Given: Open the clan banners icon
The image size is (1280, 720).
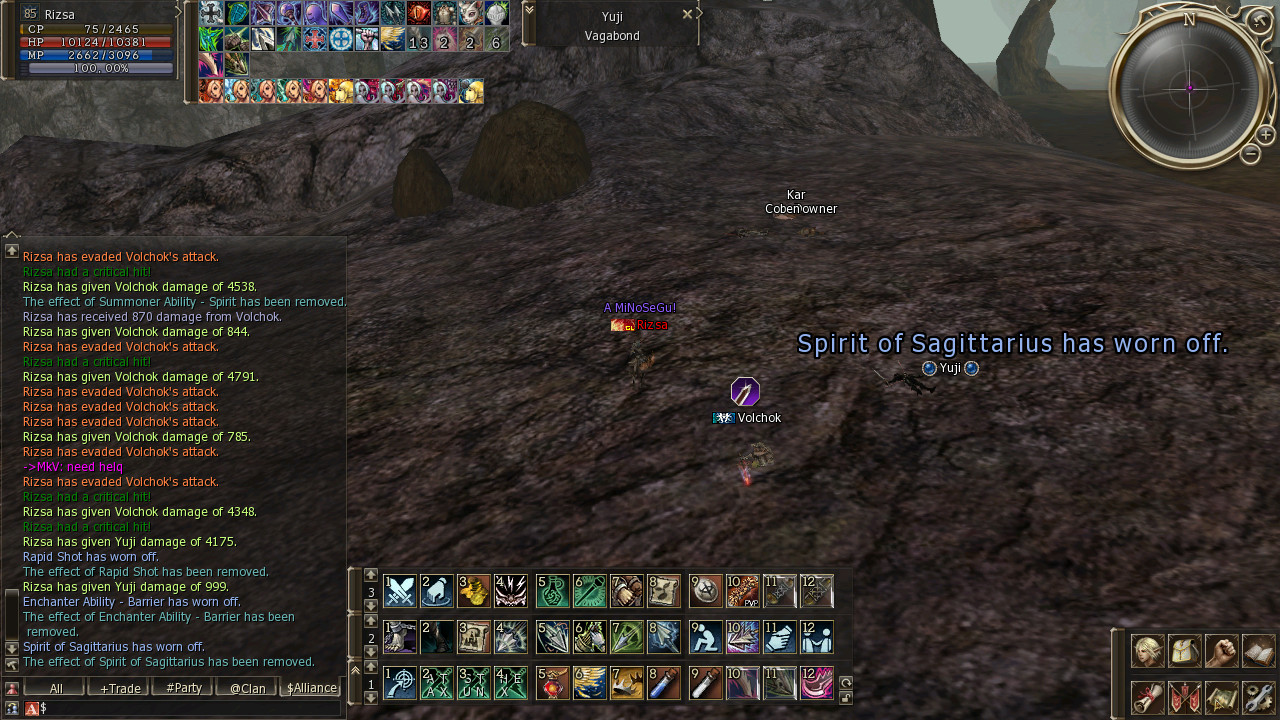Looking at the screenshot, I should click(1185, 697).
